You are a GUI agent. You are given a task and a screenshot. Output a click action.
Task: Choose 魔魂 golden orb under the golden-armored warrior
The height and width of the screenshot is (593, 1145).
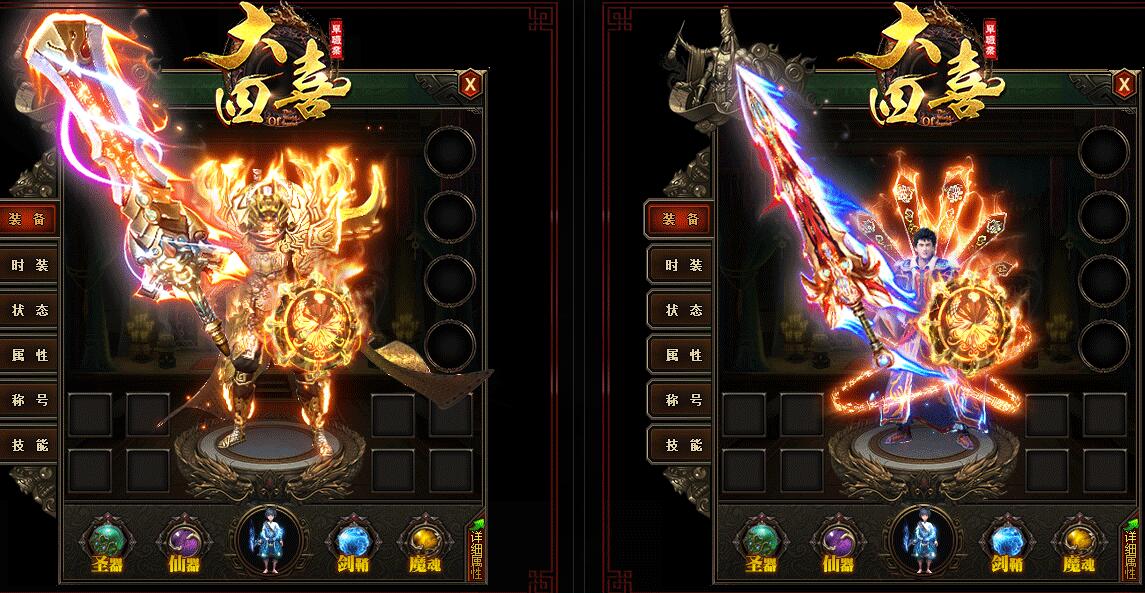pyautogui.click(x=421, y=542)
